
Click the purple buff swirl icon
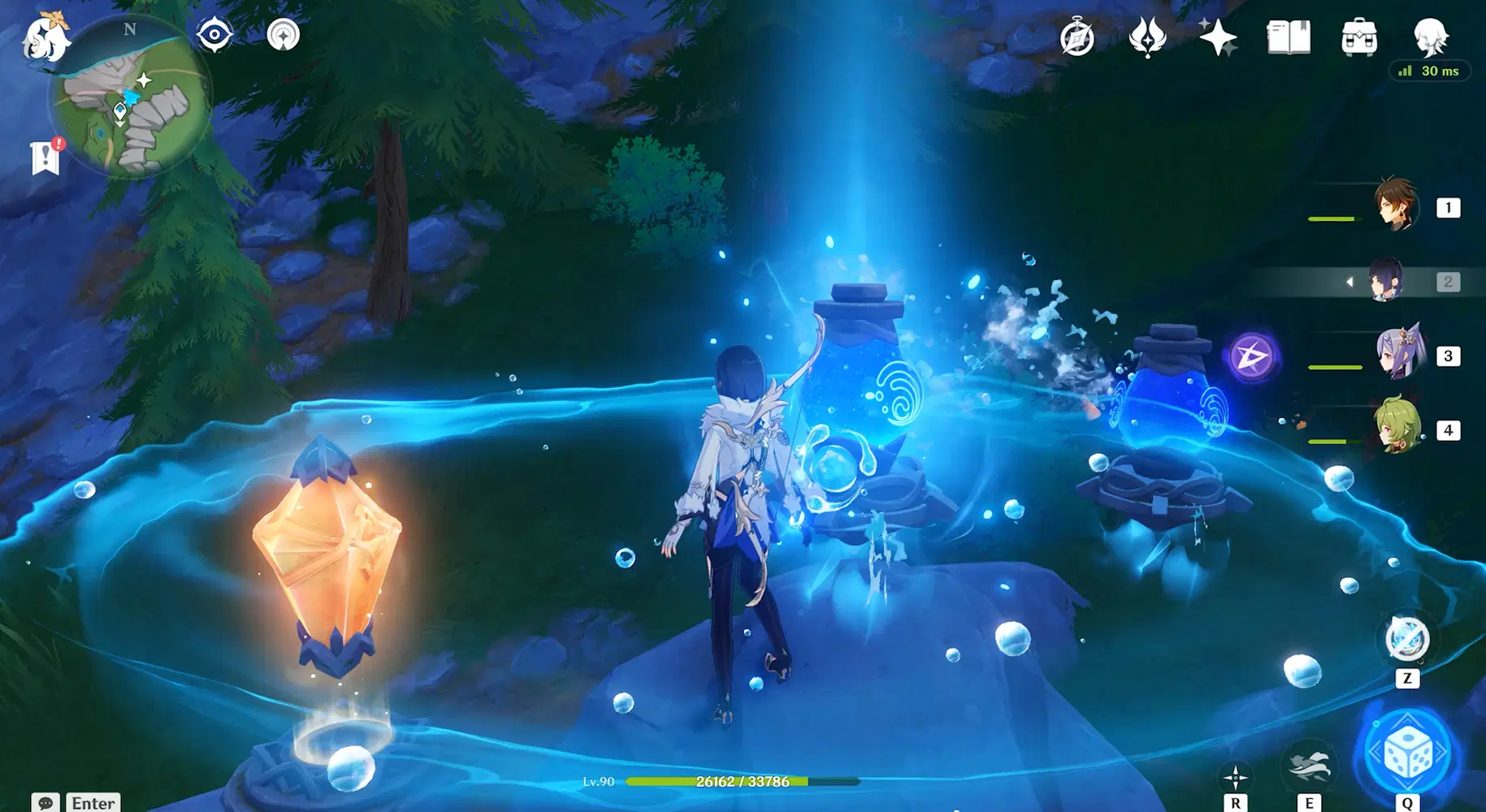click(1255, 355)
